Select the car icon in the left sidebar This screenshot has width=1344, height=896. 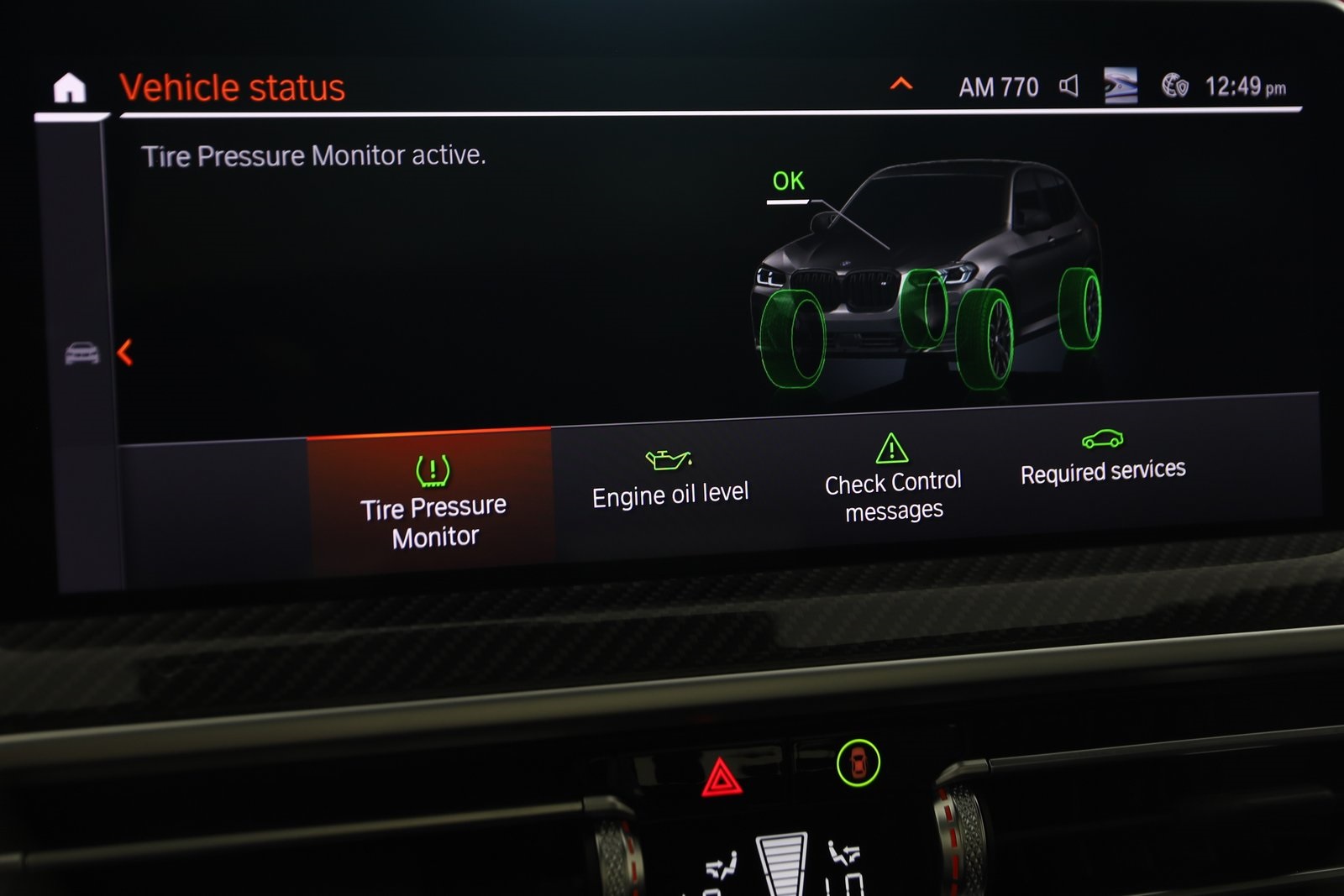(x=81, y=353)
